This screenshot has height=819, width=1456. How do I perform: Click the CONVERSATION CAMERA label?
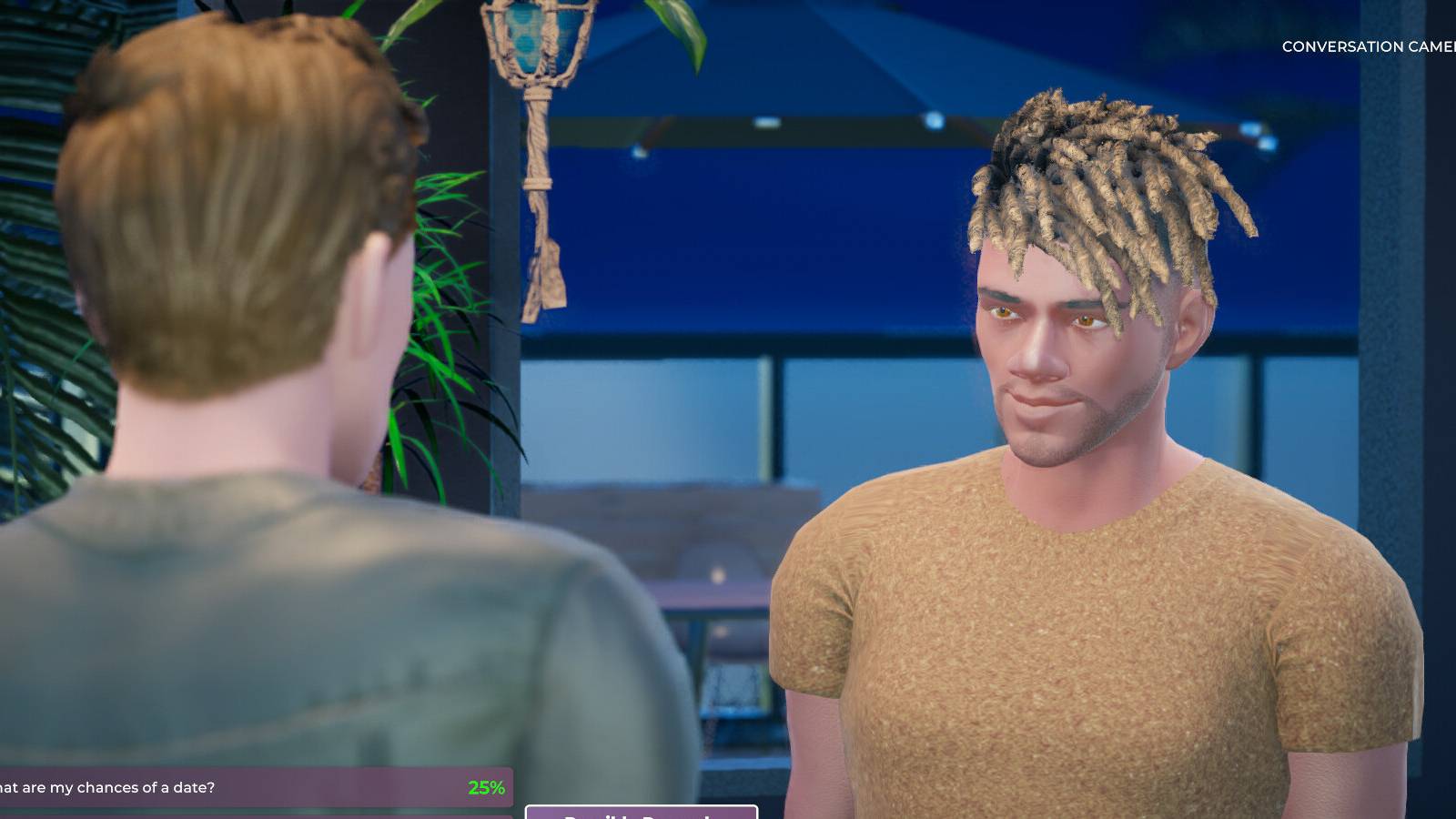click(x=1365, y=45)
